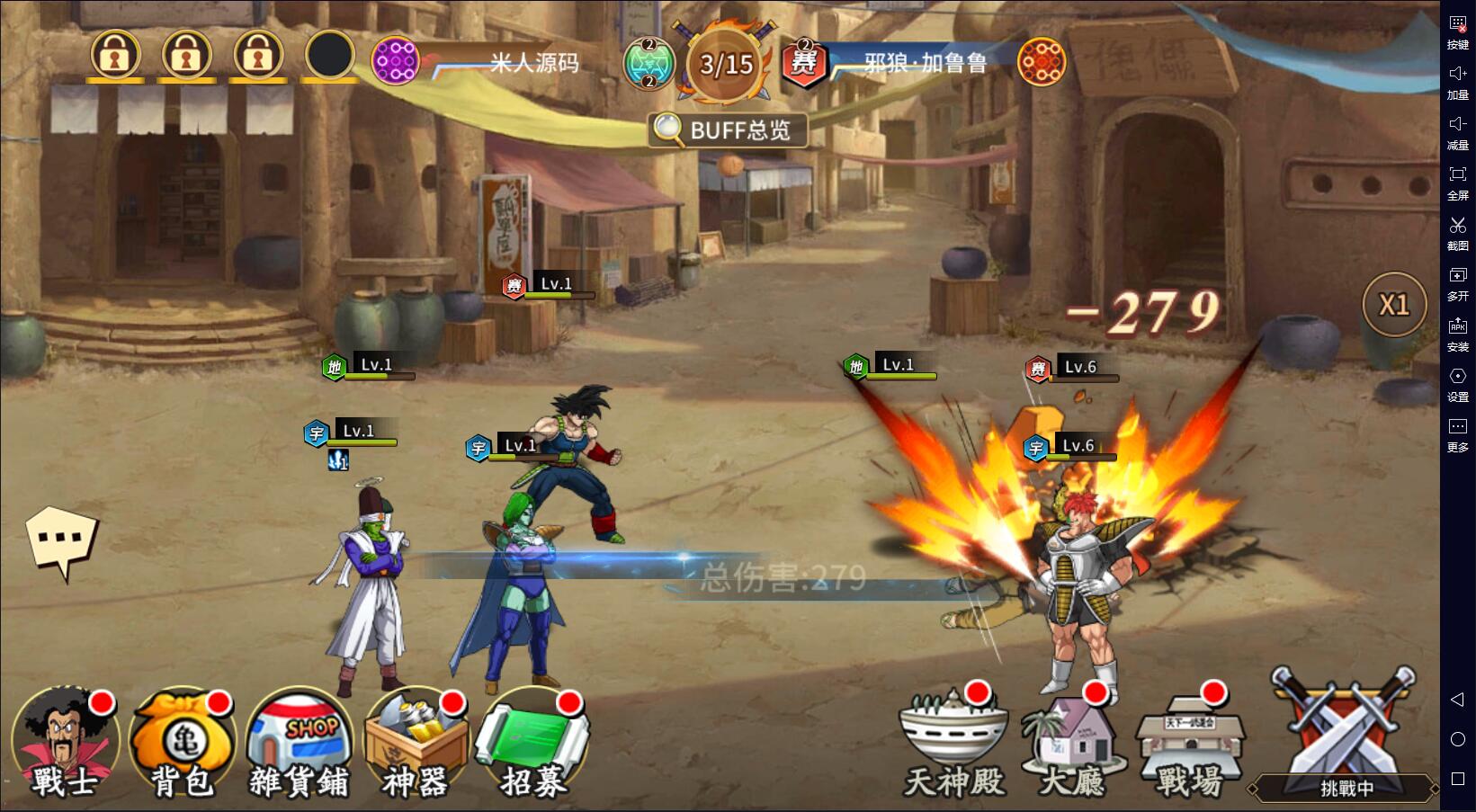Switch emulator to 全屏 fullscreen

tap(1457, 182)
